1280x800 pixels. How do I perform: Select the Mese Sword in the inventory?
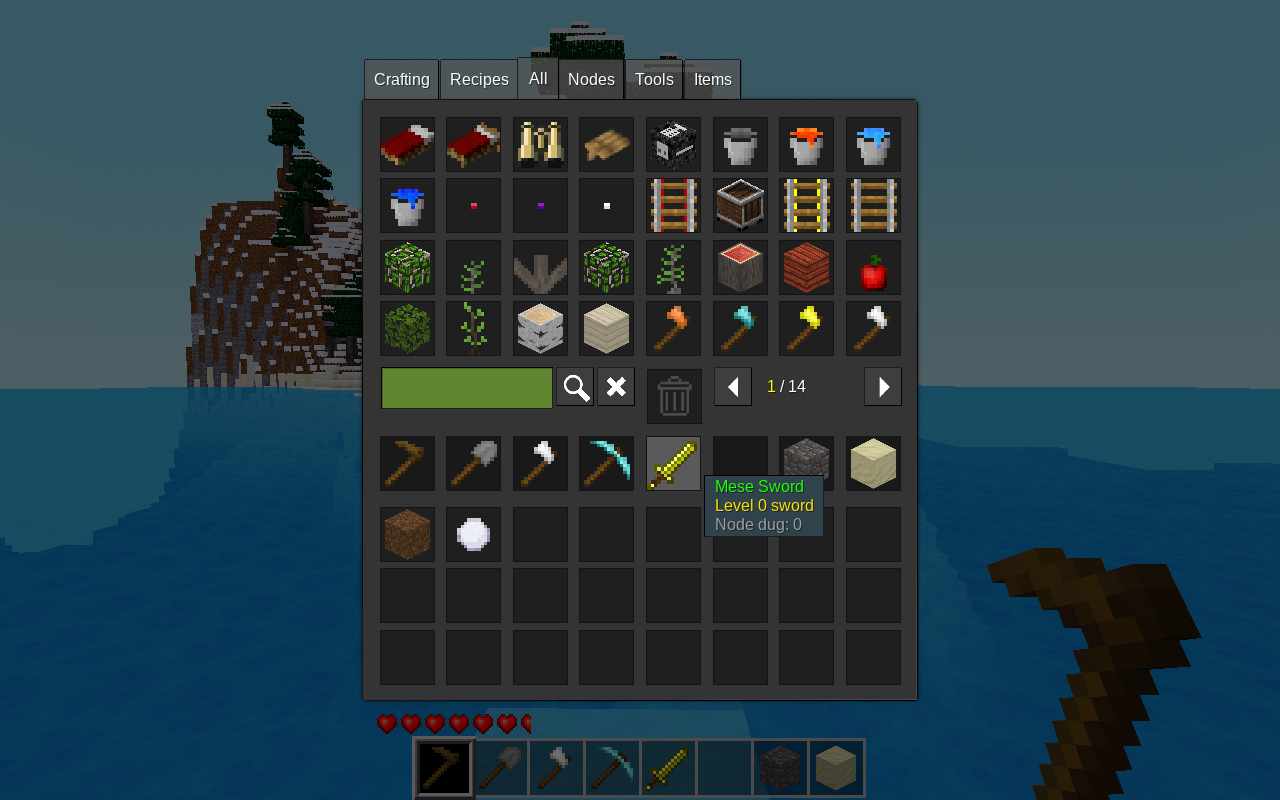tap(673, 464)
